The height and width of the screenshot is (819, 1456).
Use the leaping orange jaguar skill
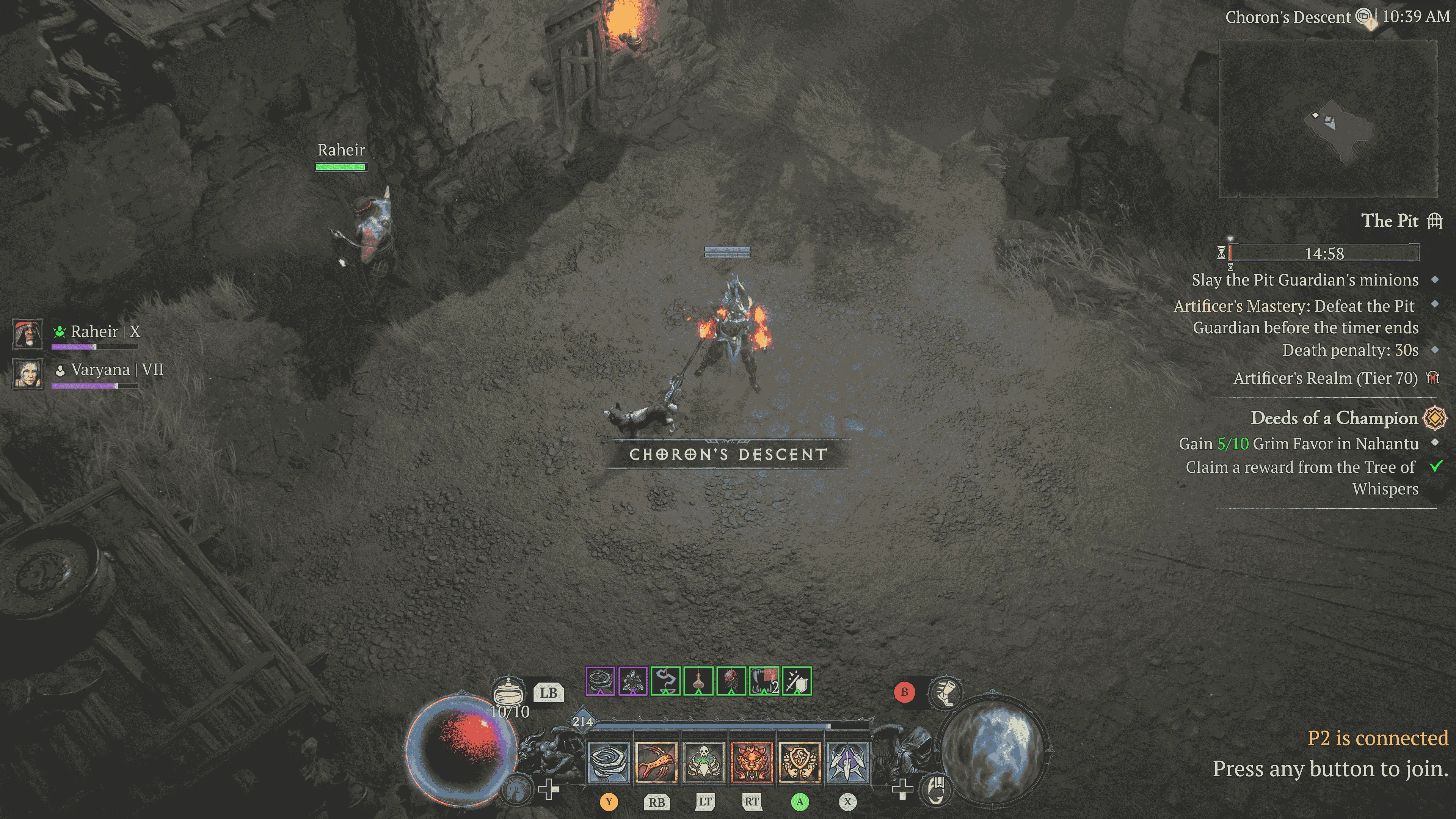coord(656,763)
